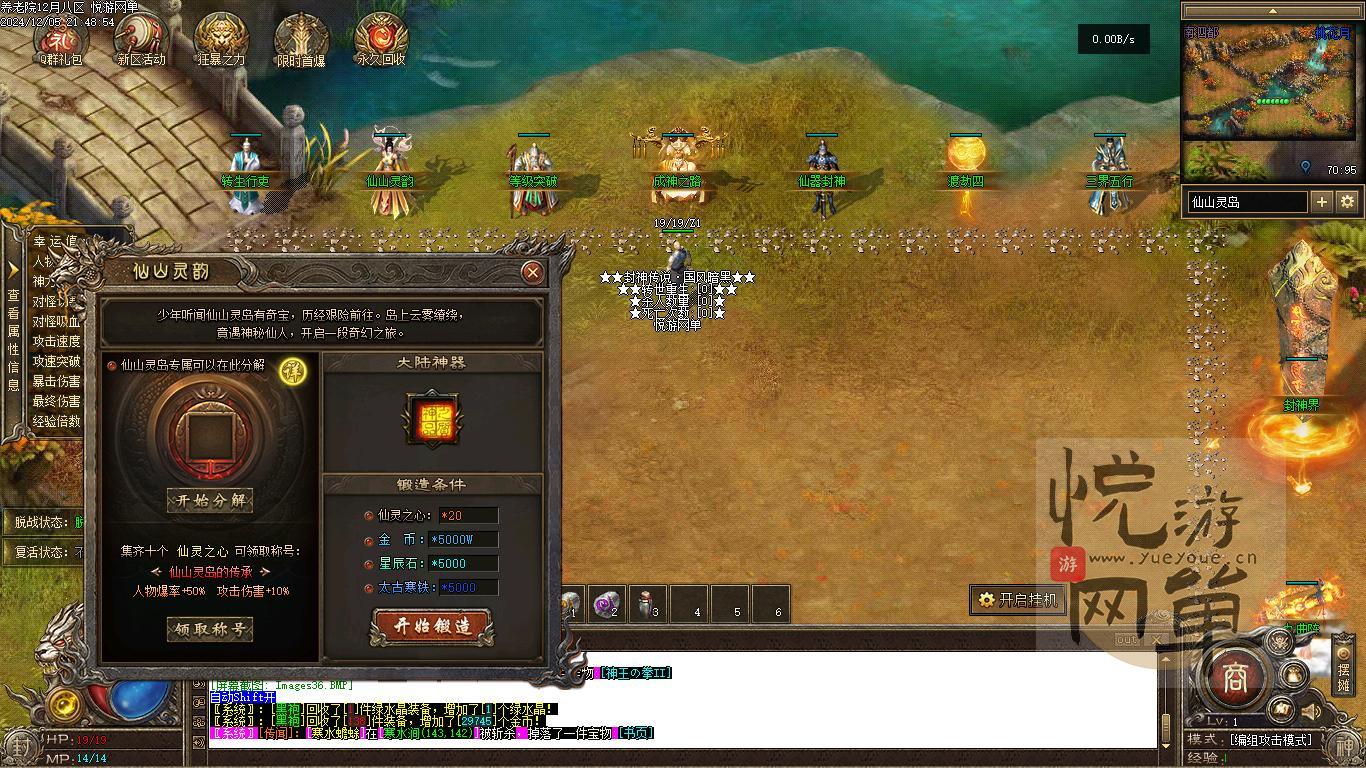Claim the title with 领取称号
Image resolution: width=1366 pixels, height=768 pixels.
click(x=210, y=629)
